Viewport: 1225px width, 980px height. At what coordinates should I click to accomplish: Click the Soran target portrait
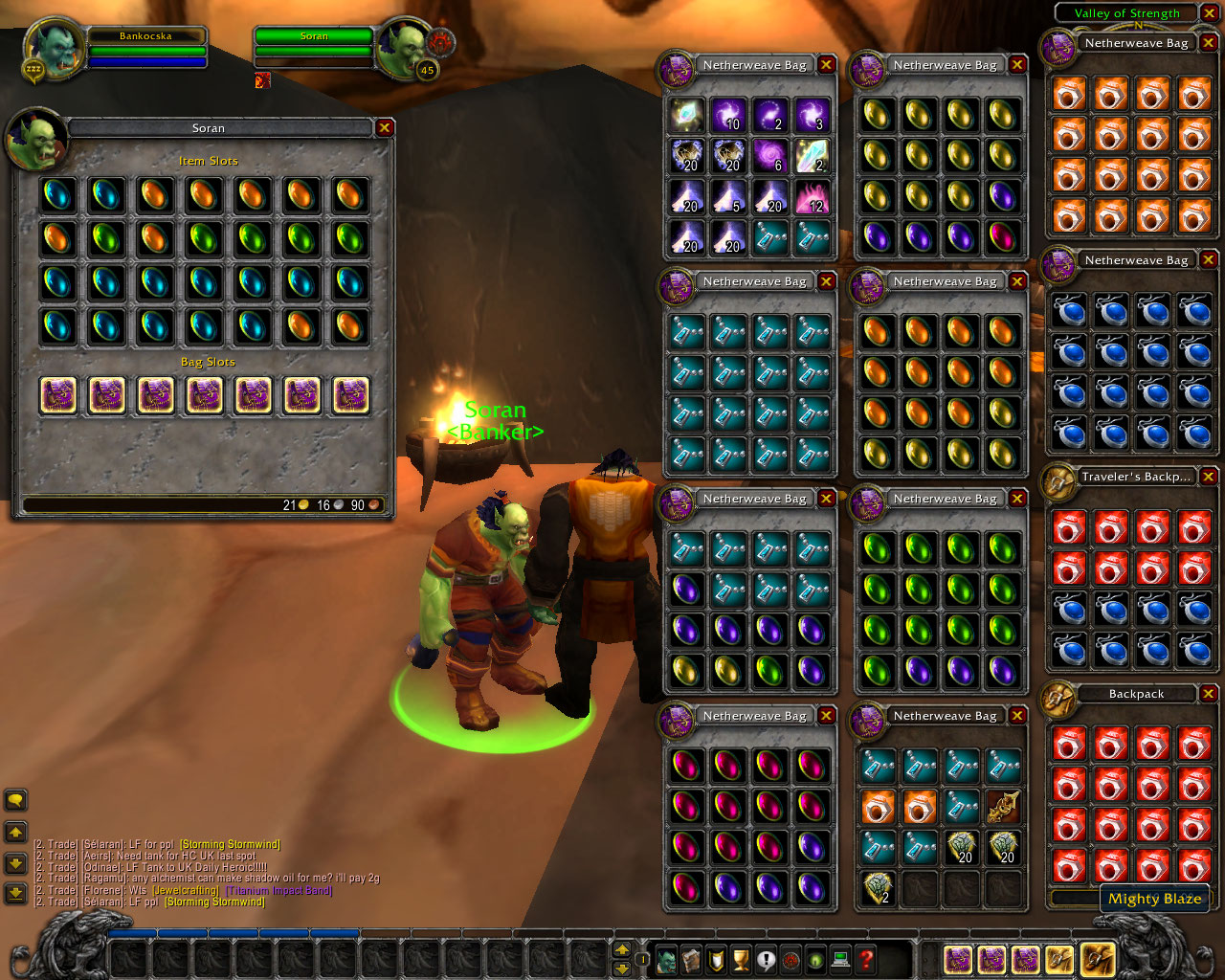(404, 48)
